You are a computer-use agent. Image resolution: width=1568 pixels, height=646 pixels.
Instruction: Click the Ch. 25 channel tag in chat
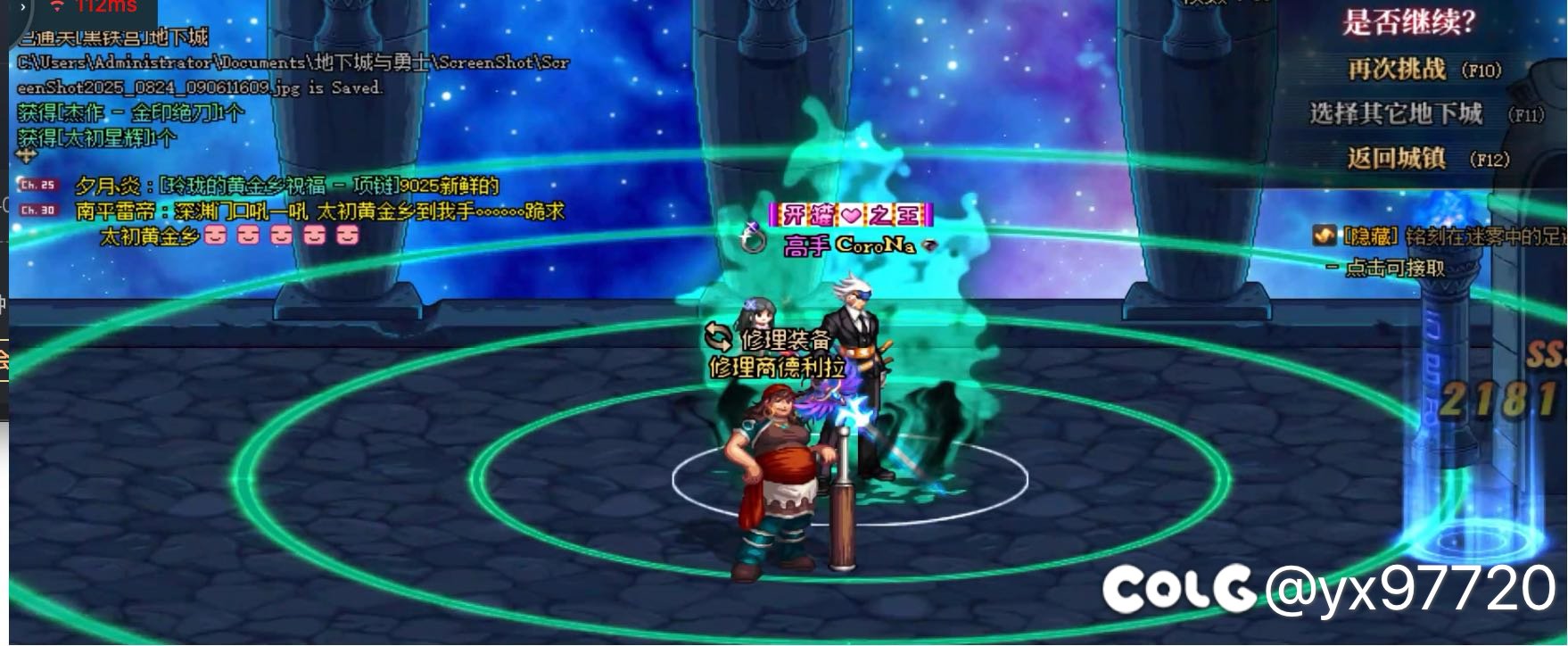pos(37,185)
